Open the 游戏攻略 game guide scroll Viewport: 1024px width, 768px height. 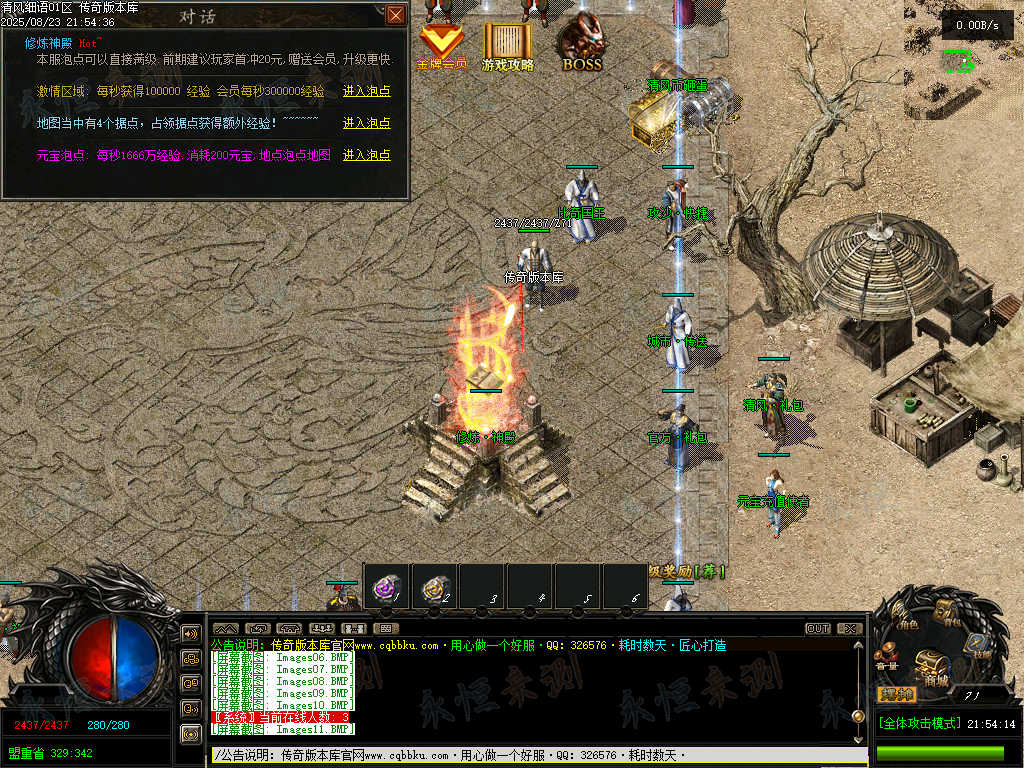(x=508, y=45)
